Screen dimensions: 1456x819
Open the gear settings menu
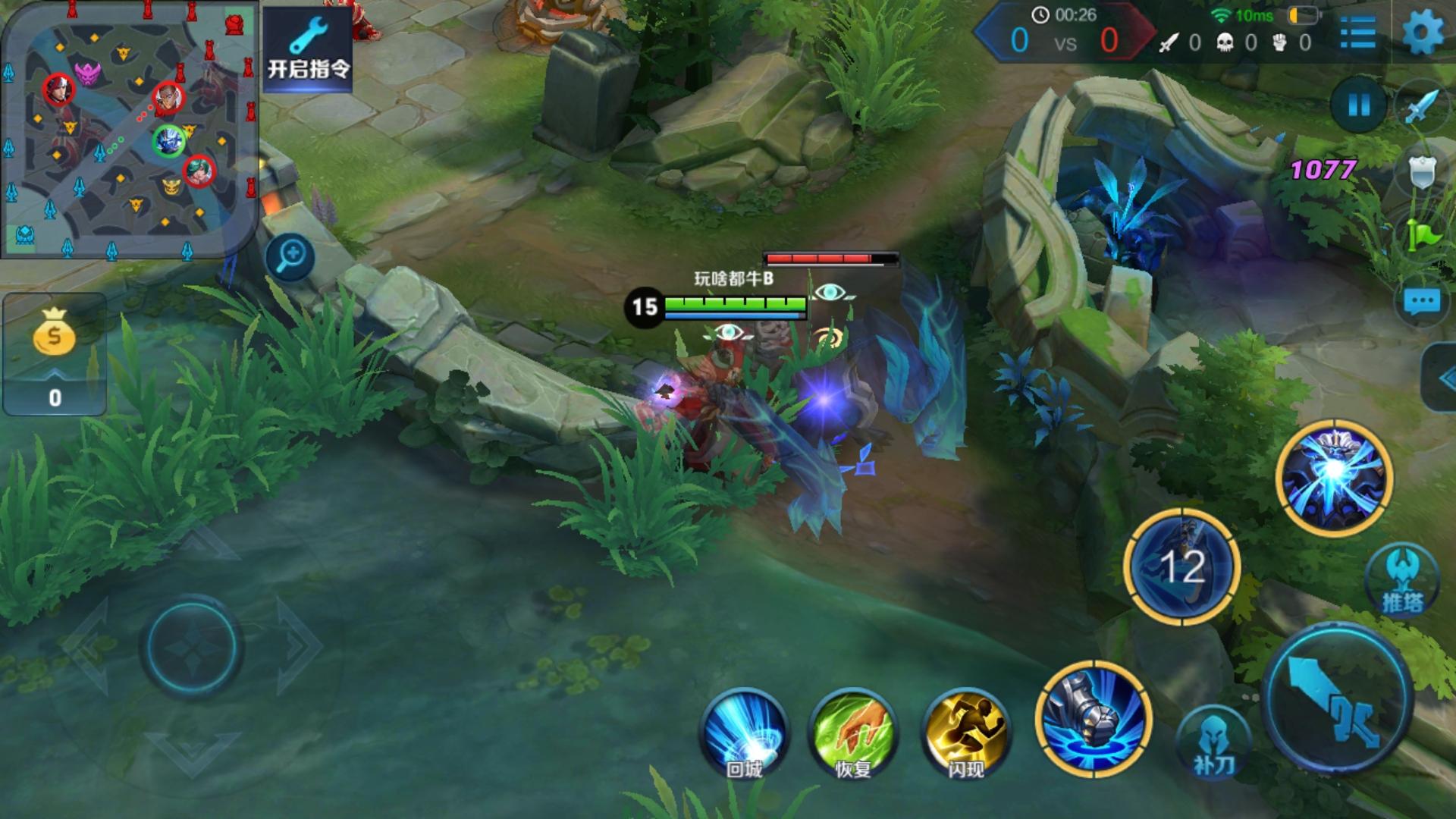click(1423, 33)
